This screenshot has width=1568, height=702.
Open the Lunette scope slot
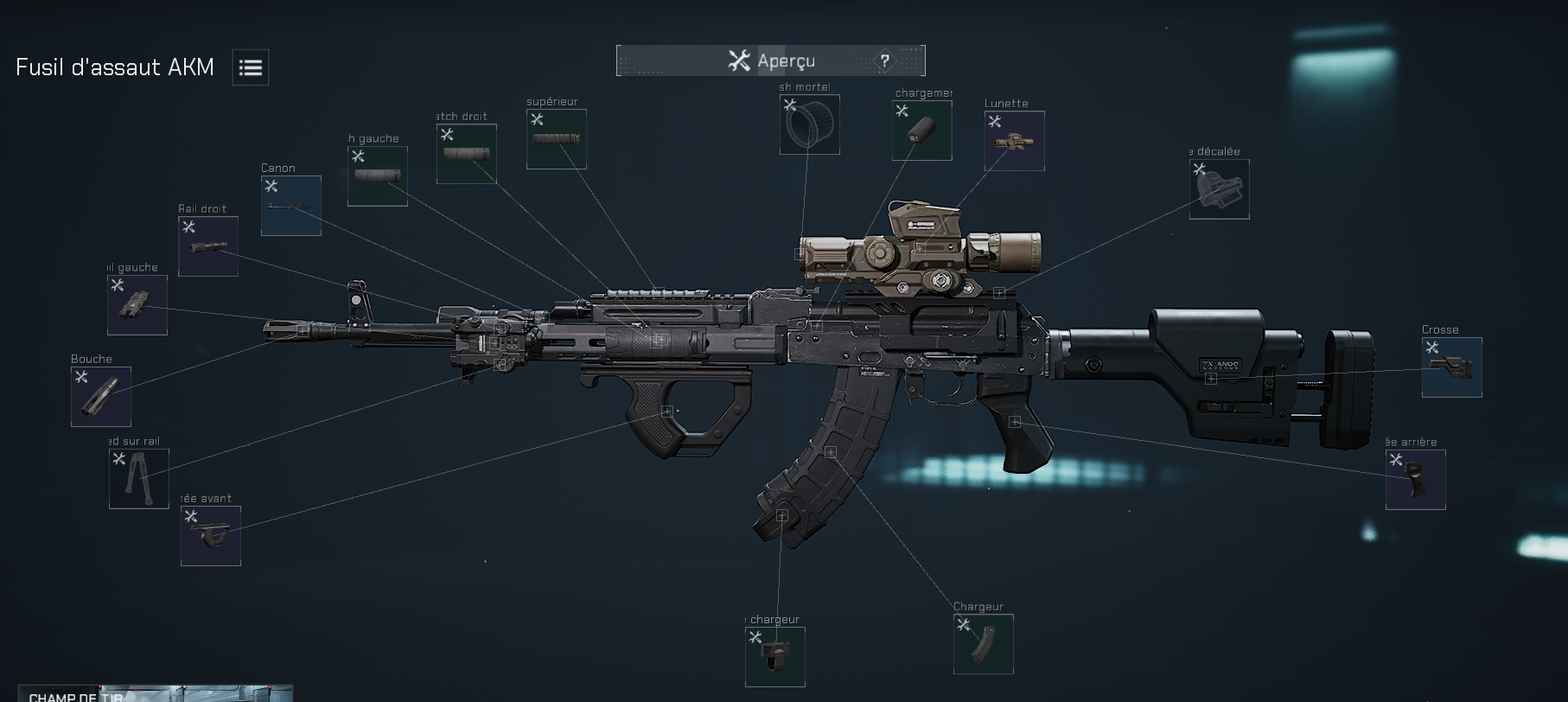[1012, 140]
